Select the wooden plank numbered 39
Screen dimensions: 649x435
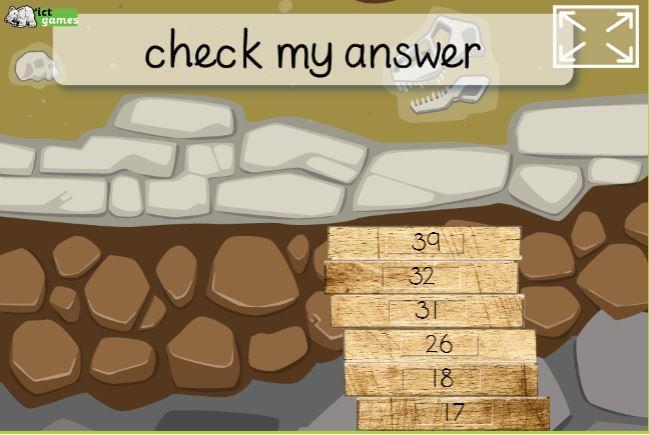click(424, 242)
